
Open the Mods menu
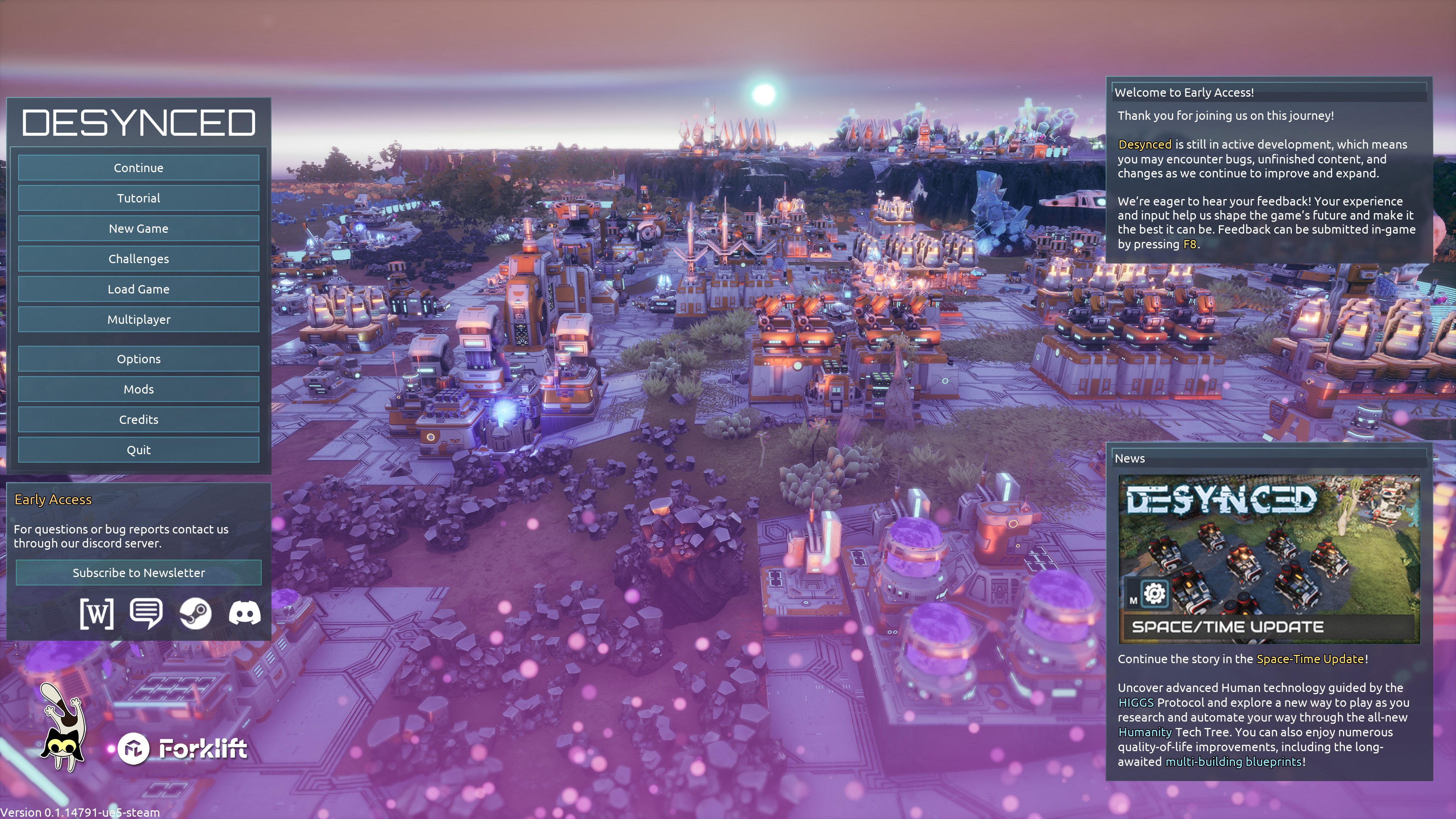[138, 389]
